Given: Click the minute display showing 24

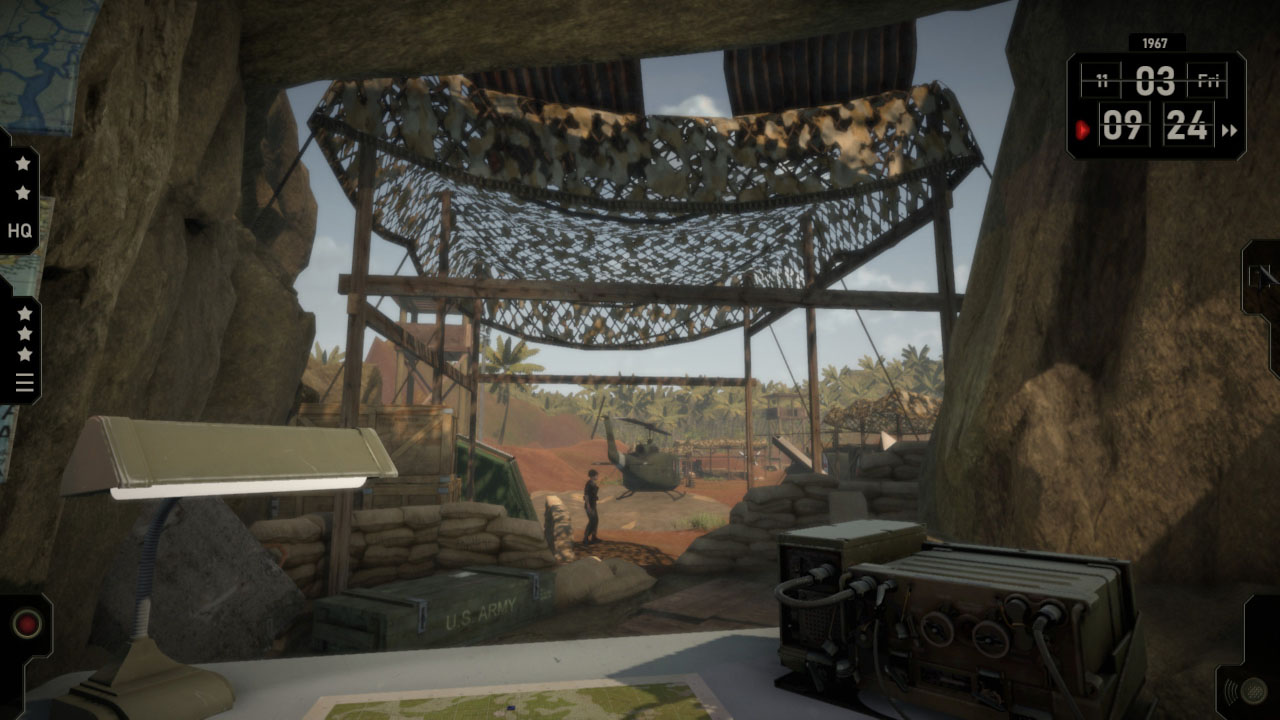Looking at the screenshot, I should 1187,128.
